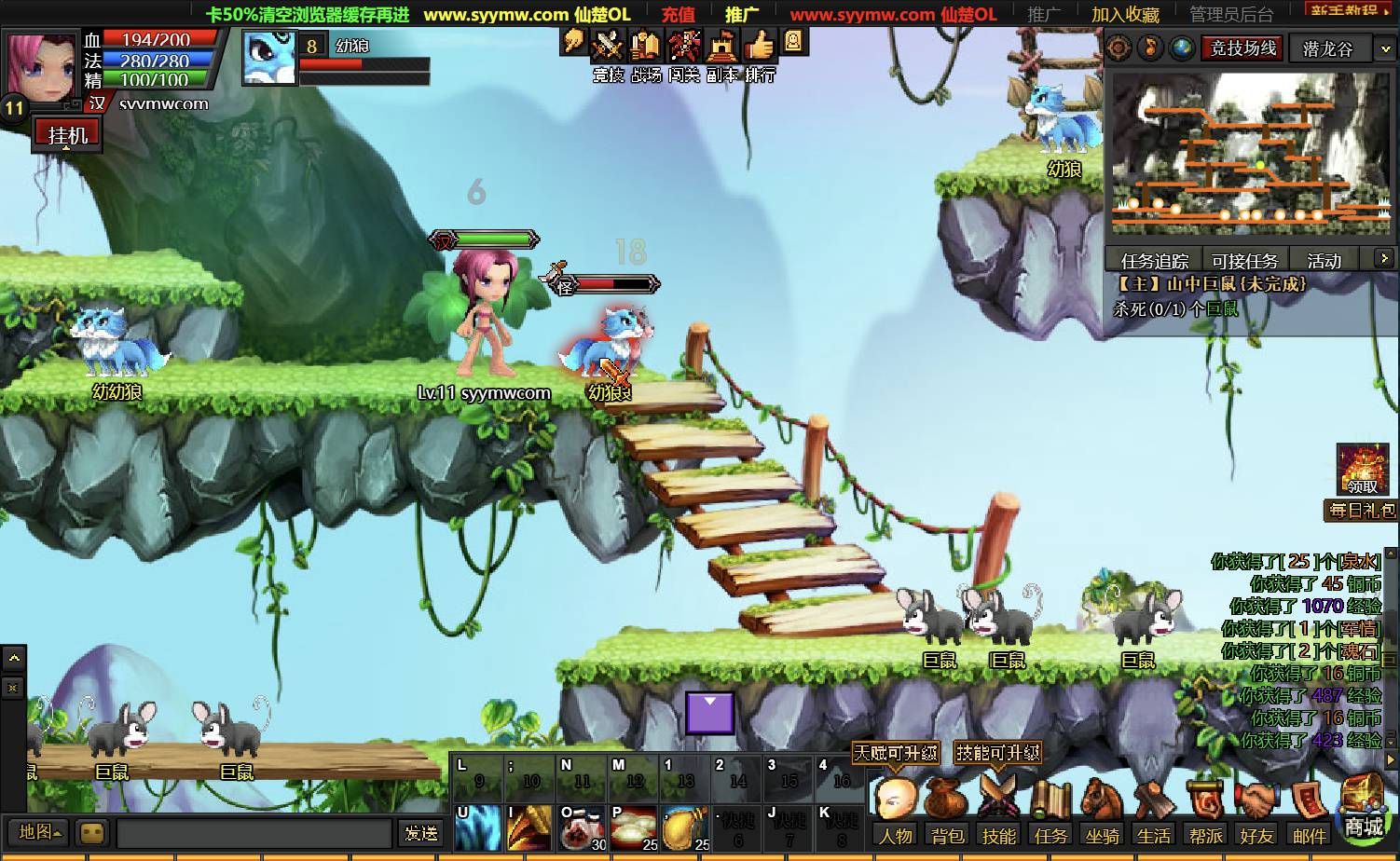1400x861 pixels.
Task: Toggle the 挂机 auto-battle button
Action: click(66, 135)
